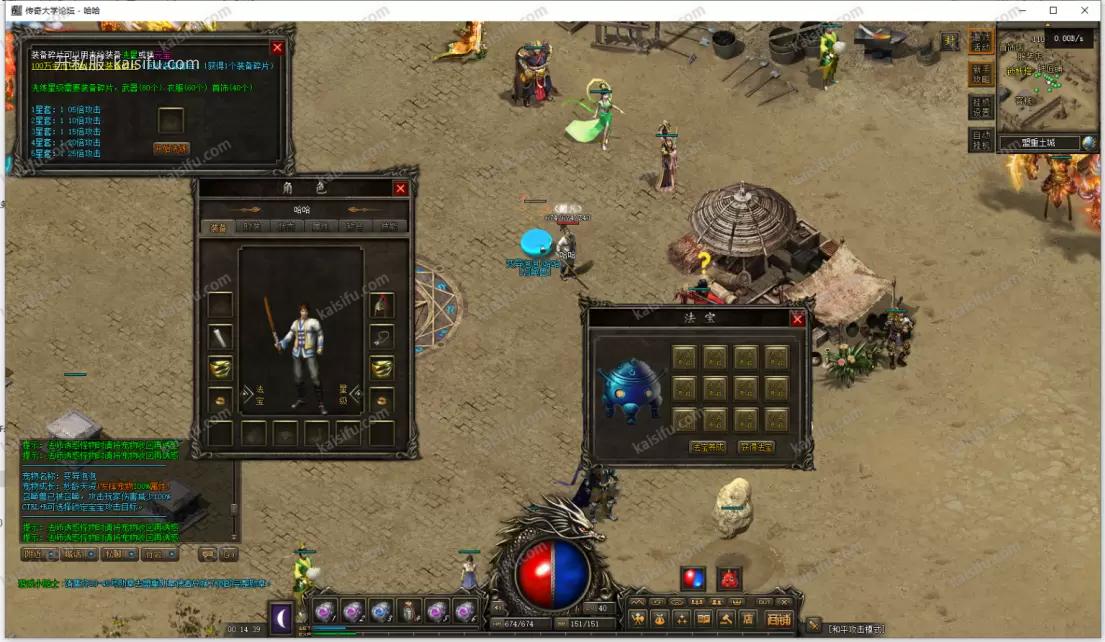Use the red-blue potion quick item
1105x642 pixels.
point(692,578)
